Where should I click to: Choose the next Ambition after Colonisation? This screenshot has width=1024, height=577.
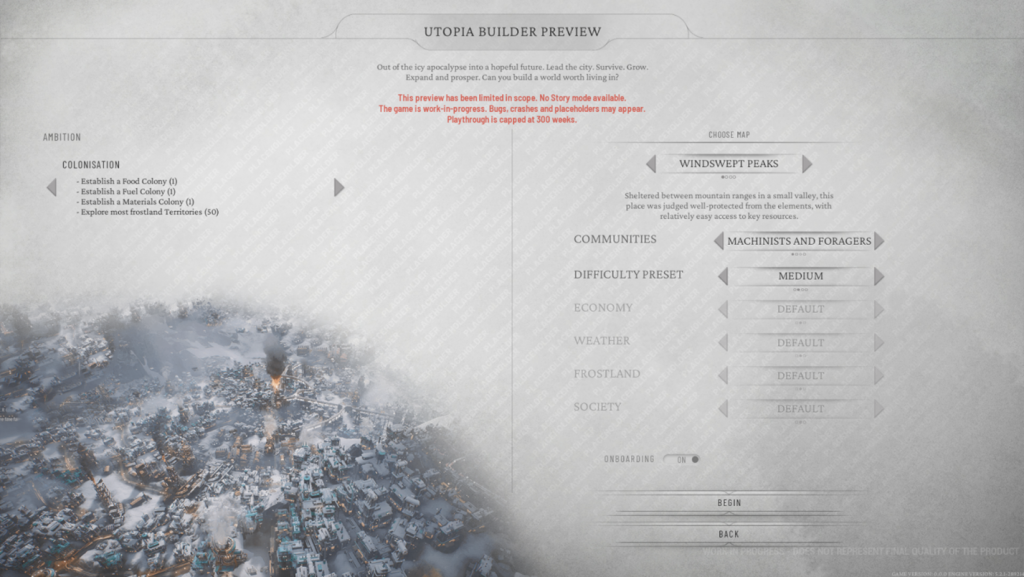[x=339, y=187]
